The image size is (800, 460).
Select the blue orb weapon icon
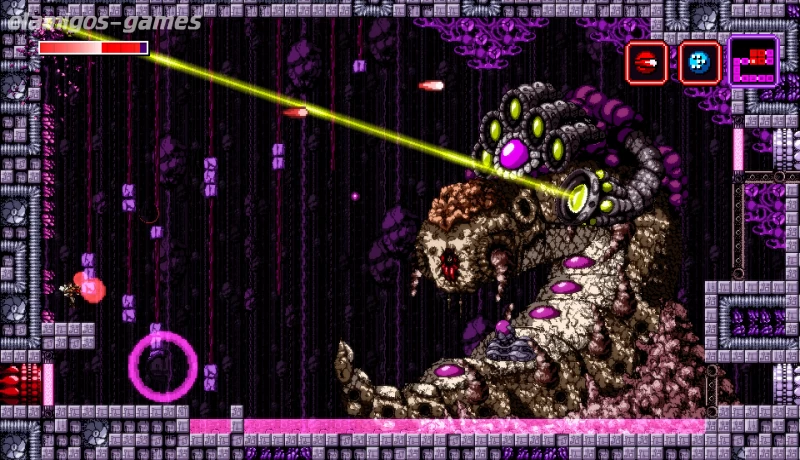point(699,63)
